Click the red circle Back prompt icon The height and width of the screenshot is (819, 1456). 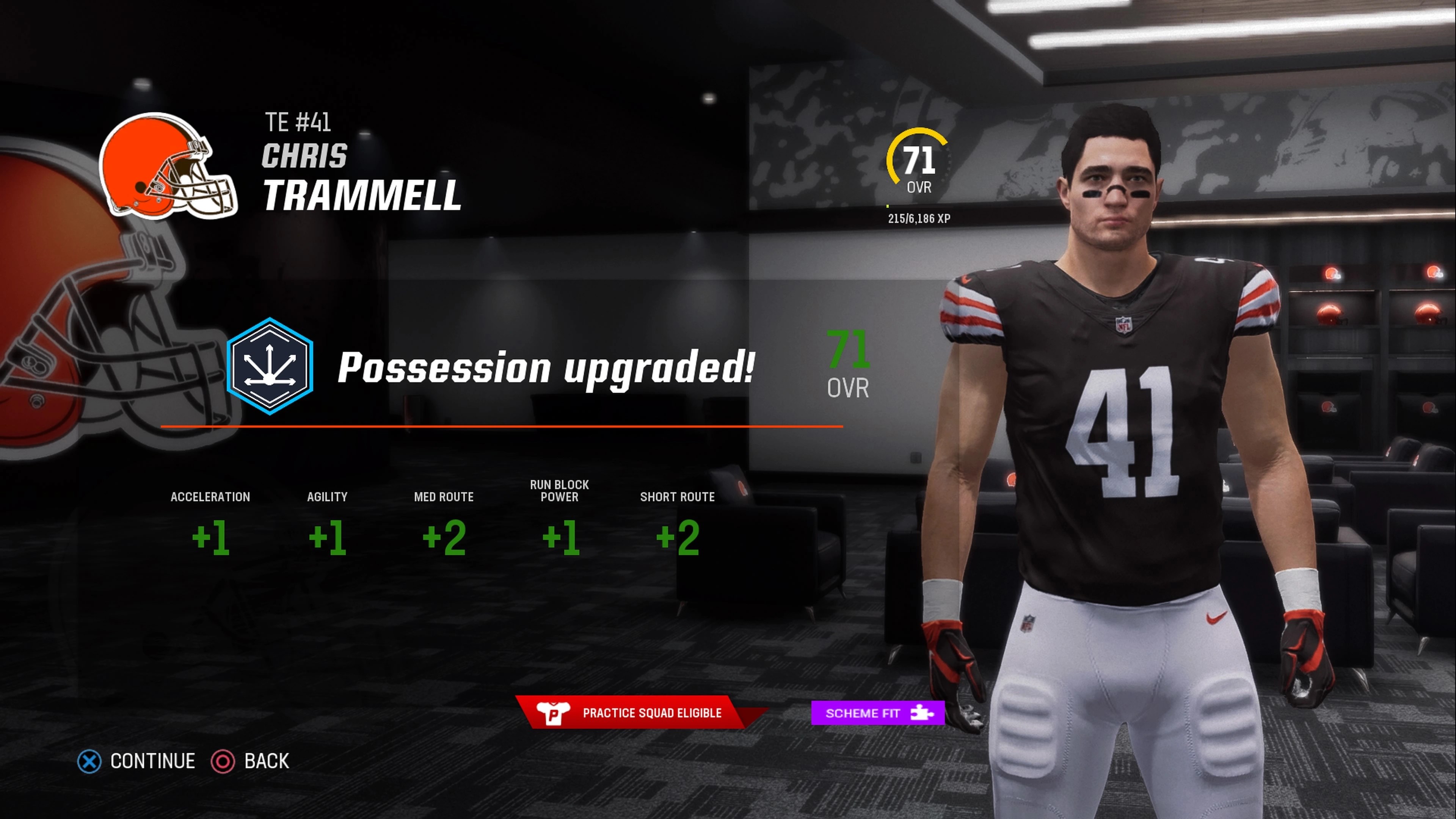[224, 761]
